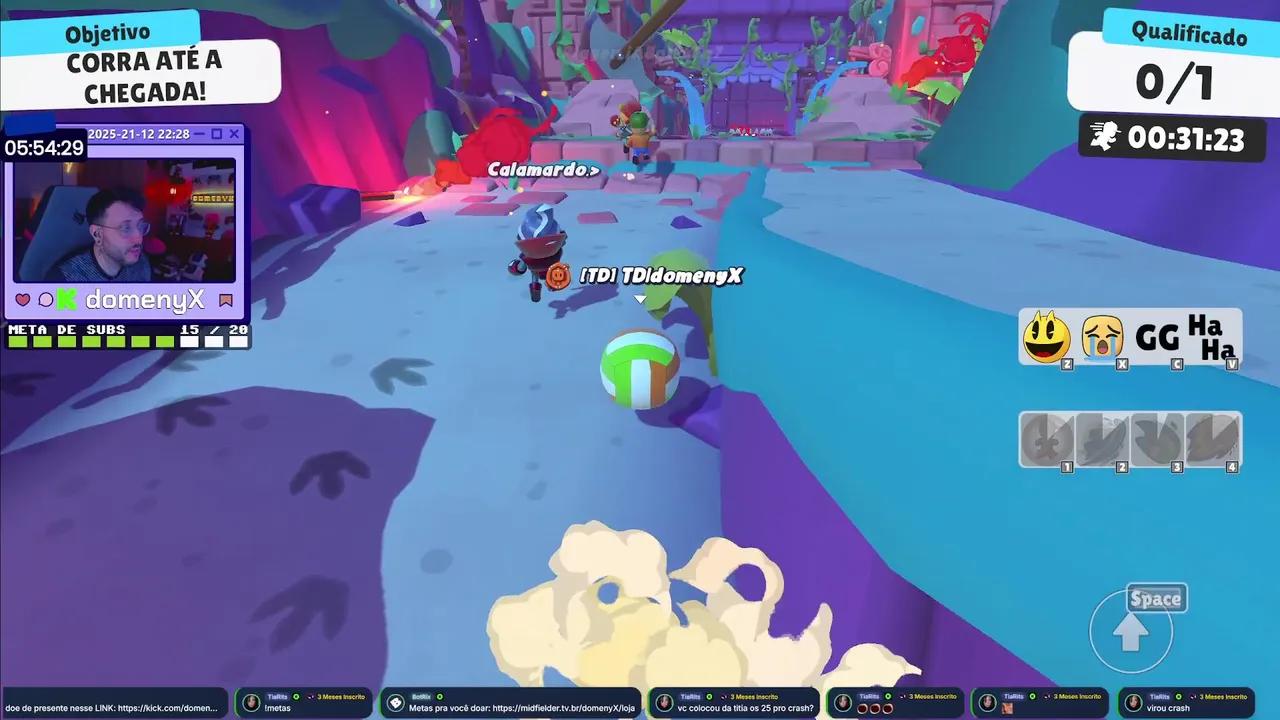Screen dimensions: 1280x720
Task: Trigger the HaHa emote
Action: point(1215,340)
